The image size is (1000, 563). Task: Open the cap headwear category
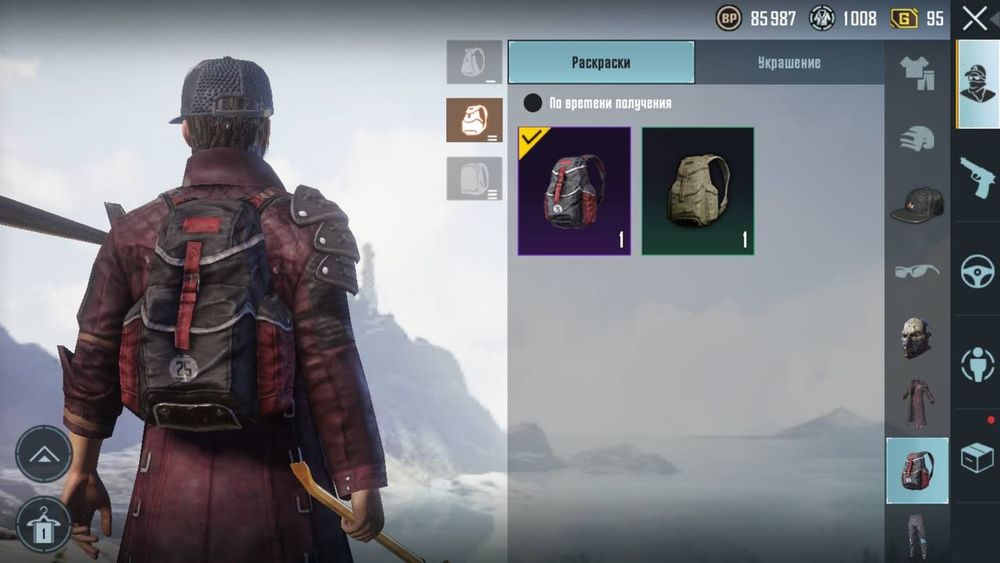[917, 203]
